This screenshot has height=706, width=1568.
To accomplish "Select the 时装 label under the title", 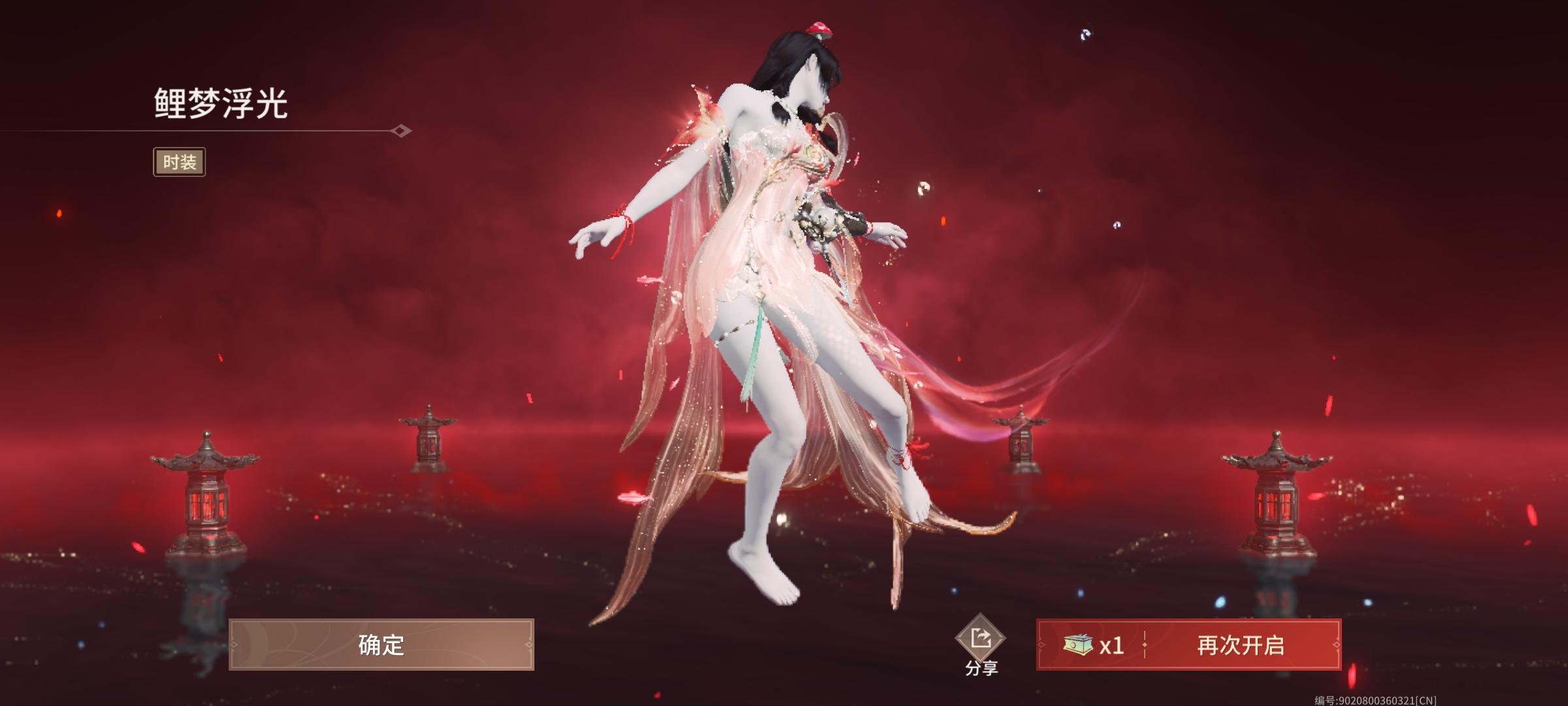I will click(x=180, y=161).
